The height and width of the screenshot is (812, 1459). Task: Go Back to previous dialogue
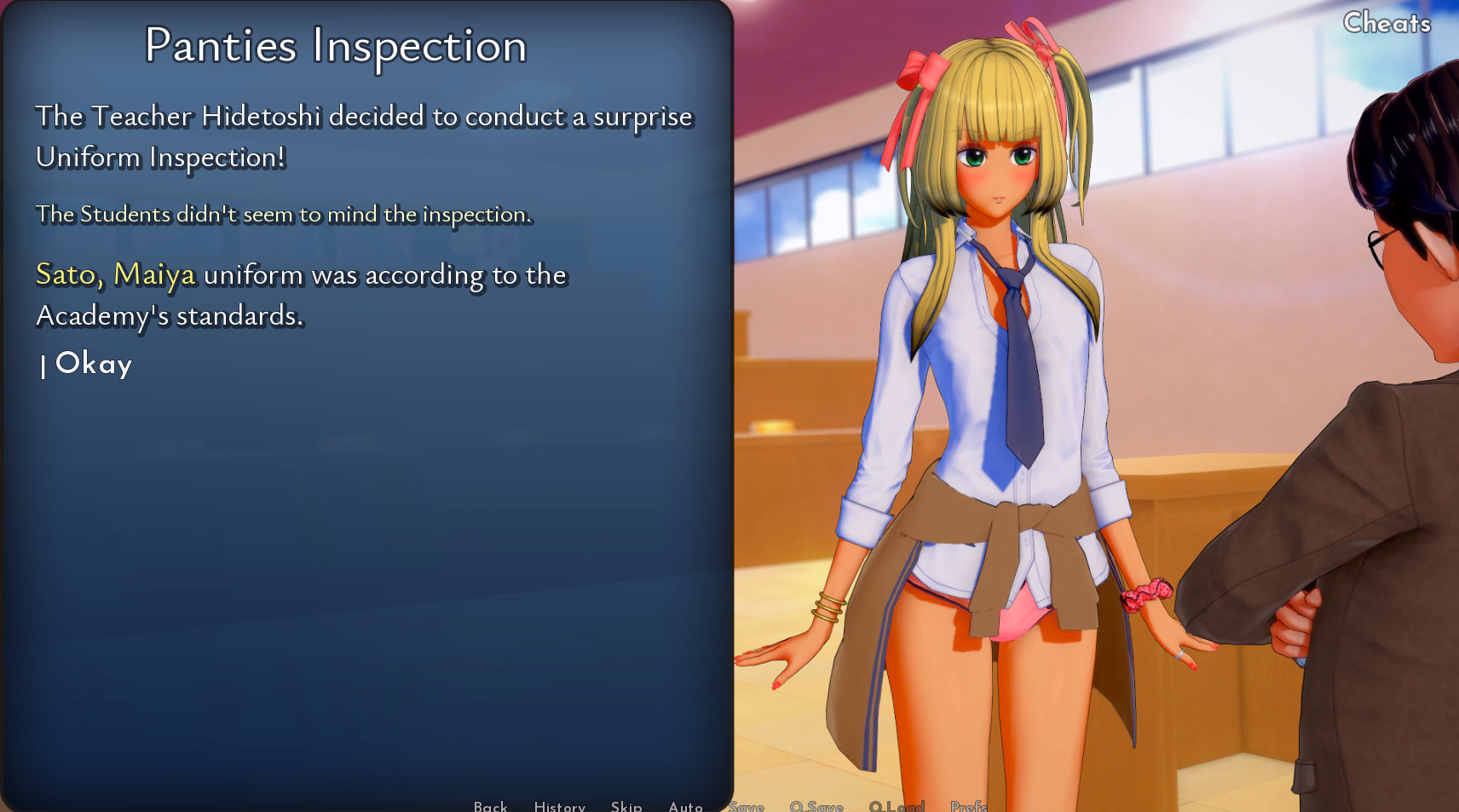pyautogui.click(x=490, y=806)
